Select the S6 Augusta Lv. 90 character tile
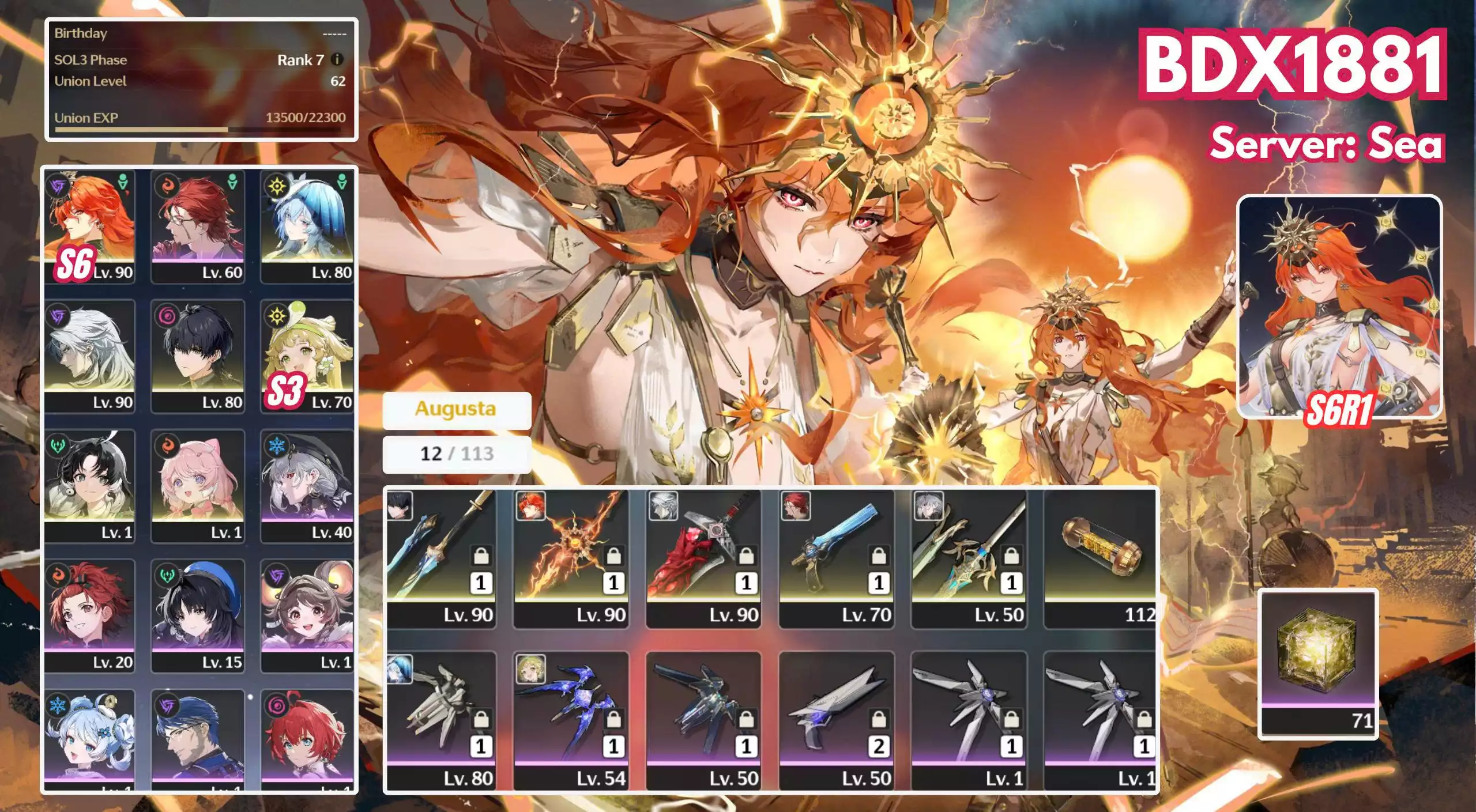The image size is (1476, 812). [89, 226]
